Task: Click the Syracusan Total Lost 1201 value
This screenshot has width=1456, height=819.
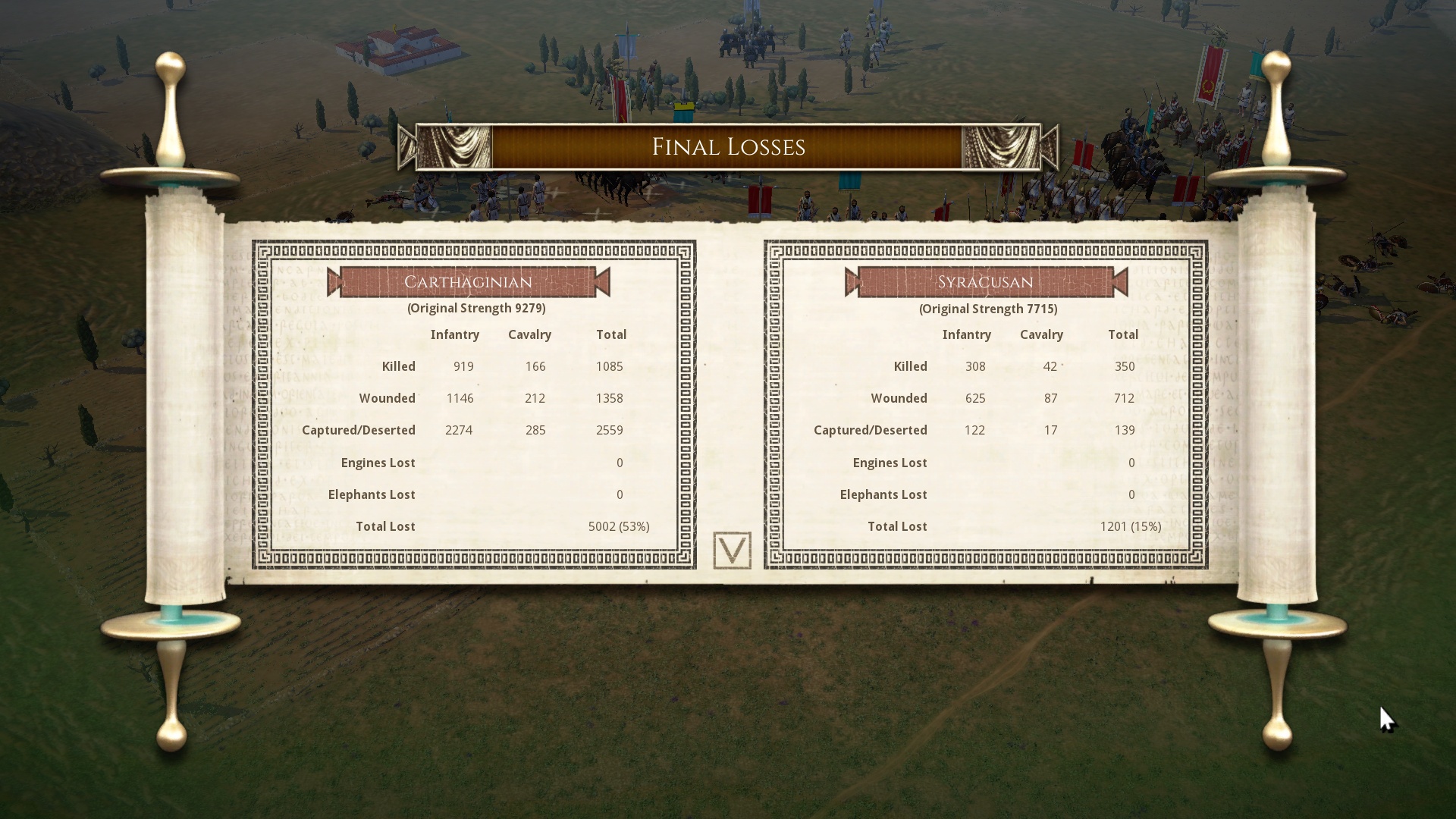Action: click(x=1130, y=526)
